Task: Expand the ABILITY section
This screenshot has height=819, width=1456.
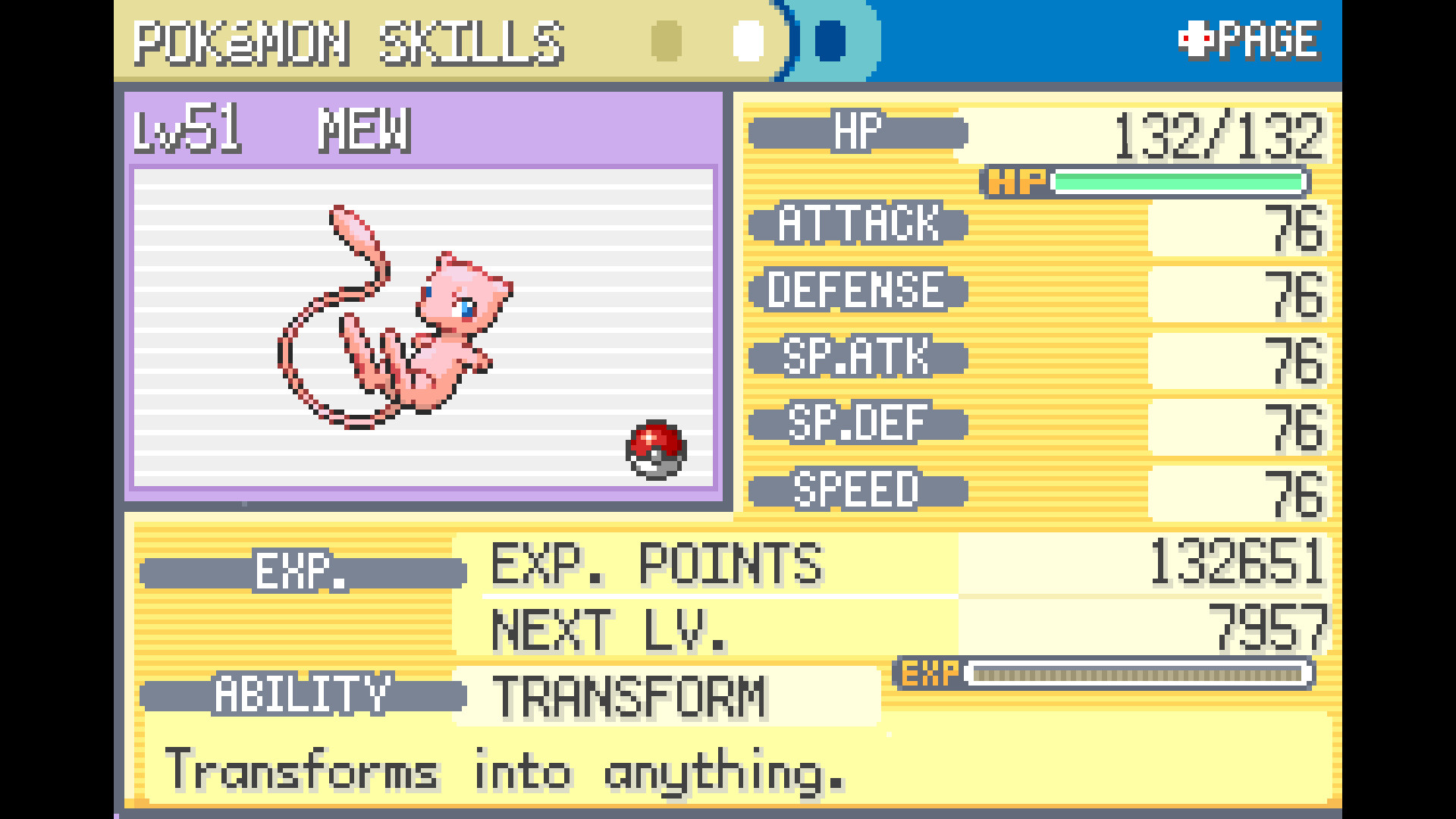Action: pyautogui.click(x=303, y=695)
